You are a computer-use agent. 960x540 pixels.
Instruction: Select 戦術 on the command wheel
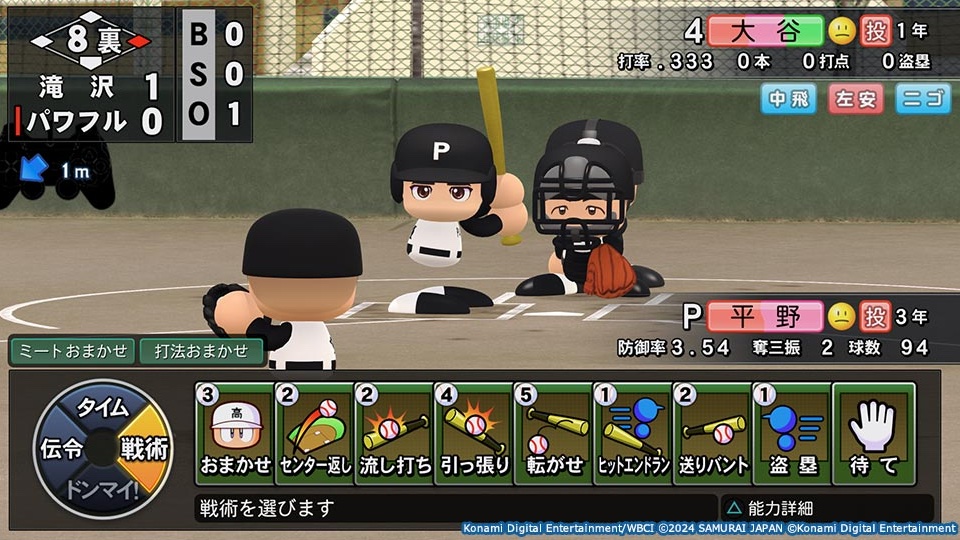click(x=144, y=448)
